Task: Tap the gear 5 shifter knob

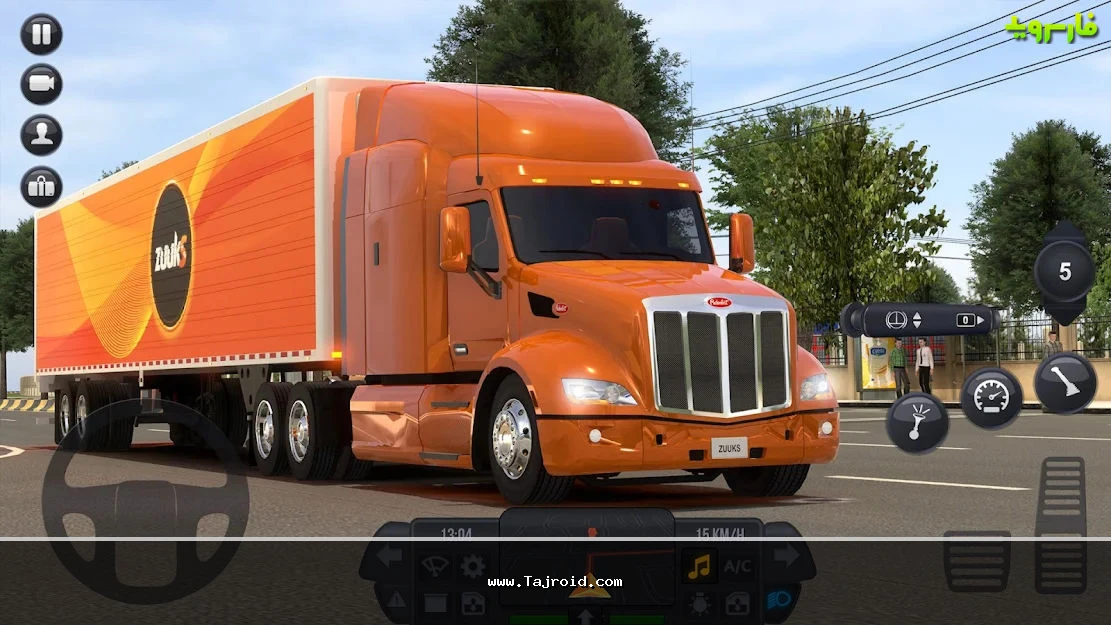Action: 1064,272
